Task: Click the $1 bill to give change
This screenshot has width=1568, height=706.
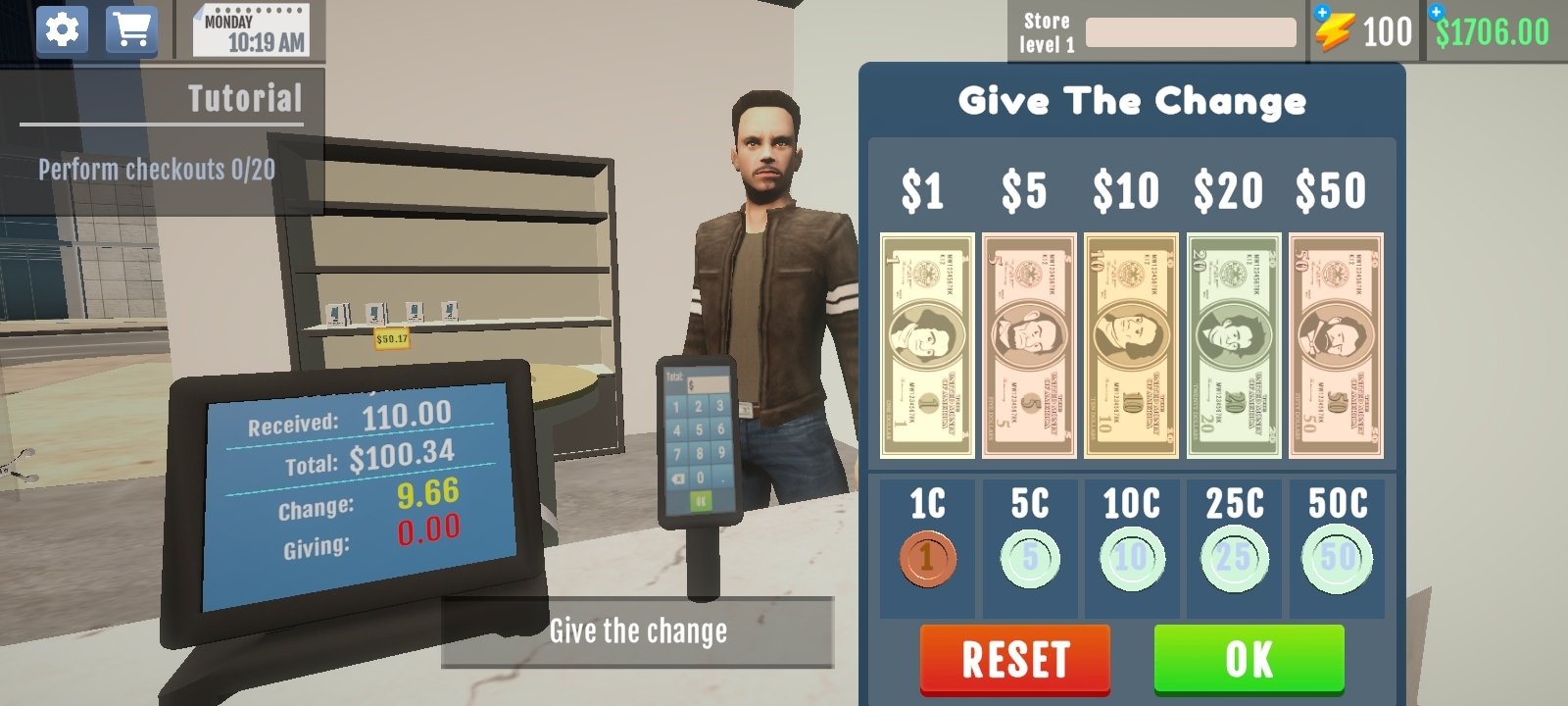Action: pyautogui.click(x=925, y=343)
